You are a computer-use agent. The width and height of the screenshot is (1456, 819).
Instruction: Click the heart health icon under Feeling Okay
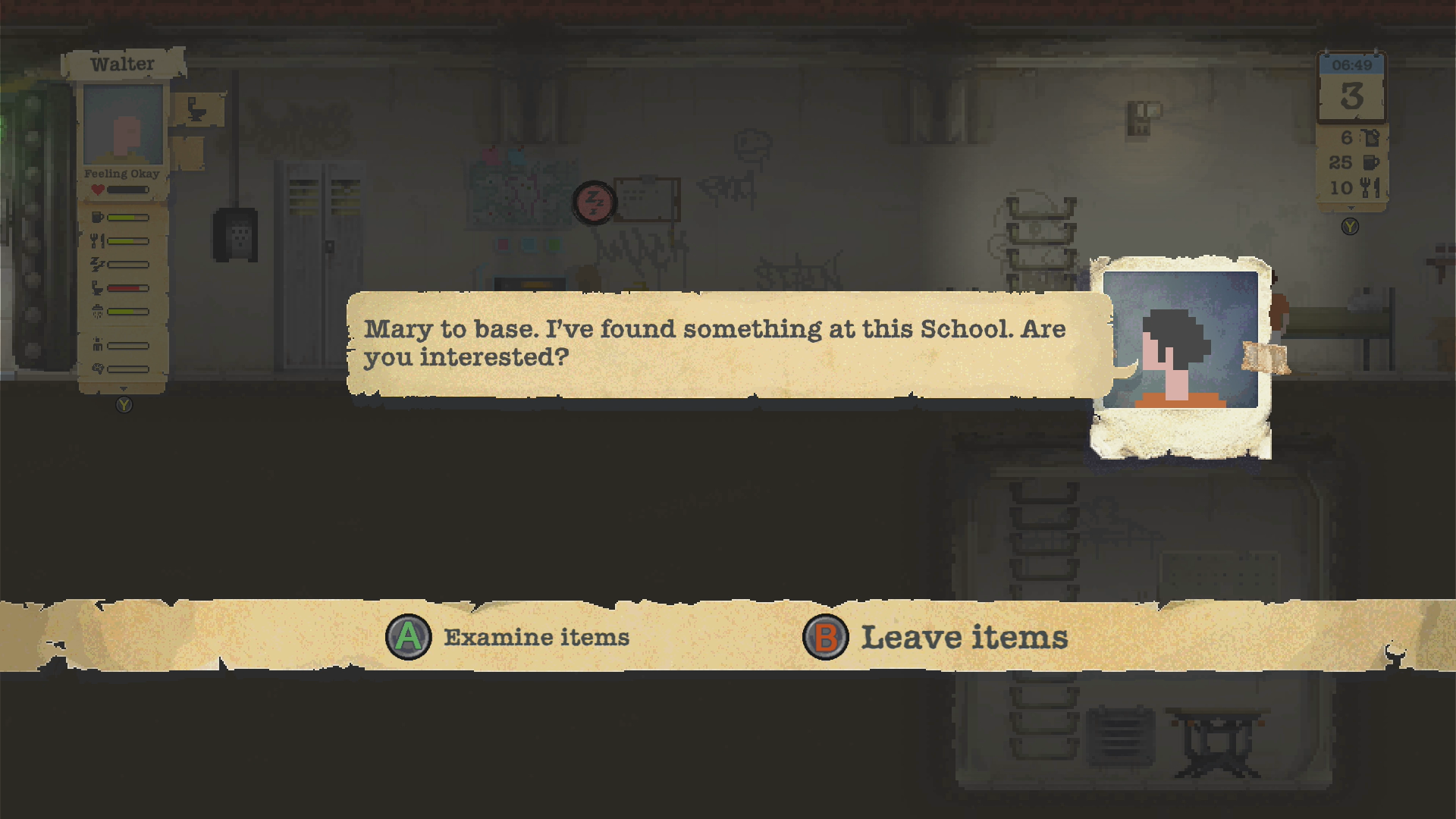(97, 189)
